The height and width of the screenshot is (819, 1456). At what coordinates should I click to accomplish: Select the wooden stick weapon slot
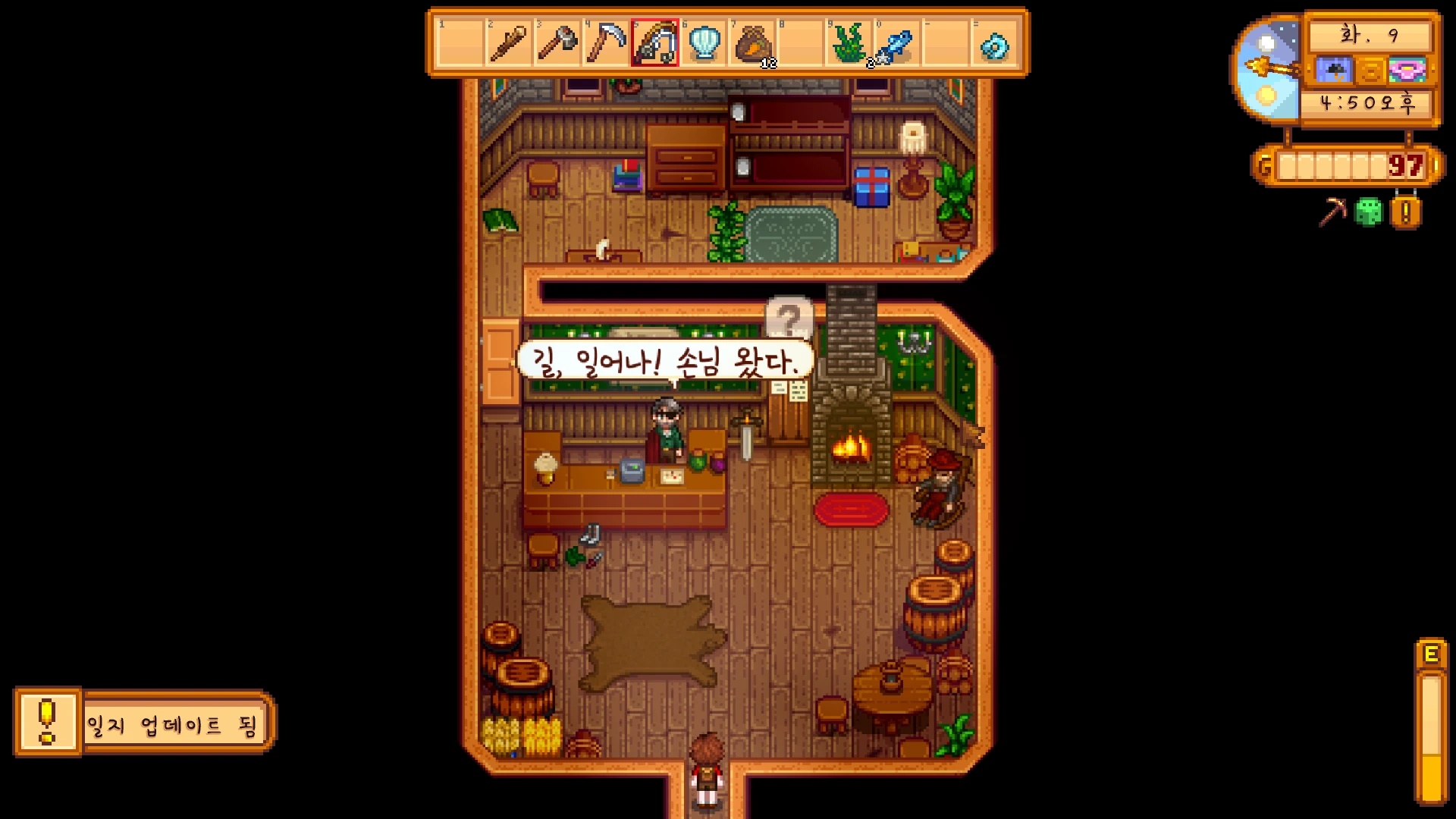(x=508, y=43)
